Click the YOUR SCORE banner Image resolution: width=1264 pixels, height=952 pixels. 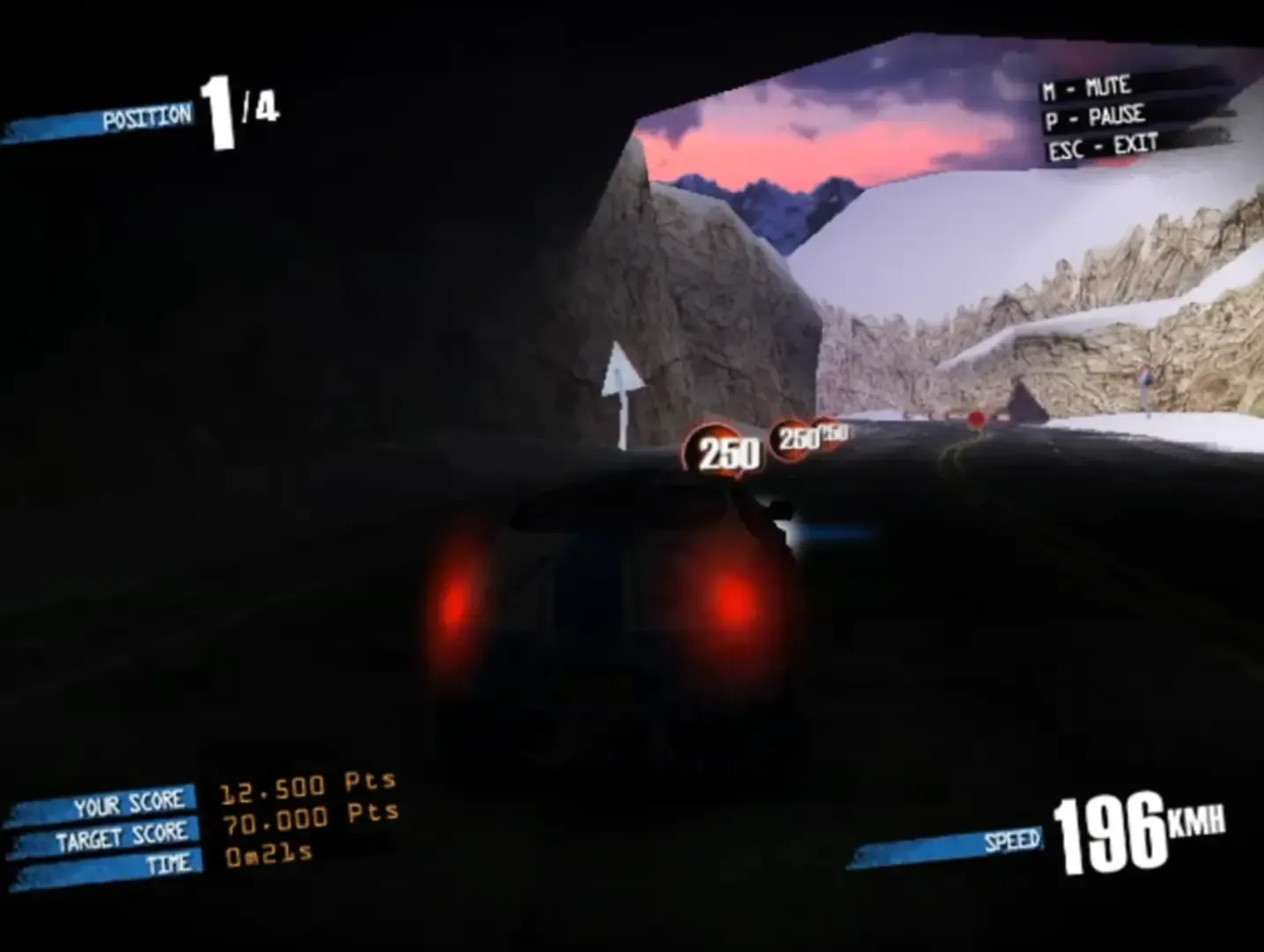(130, 801)
